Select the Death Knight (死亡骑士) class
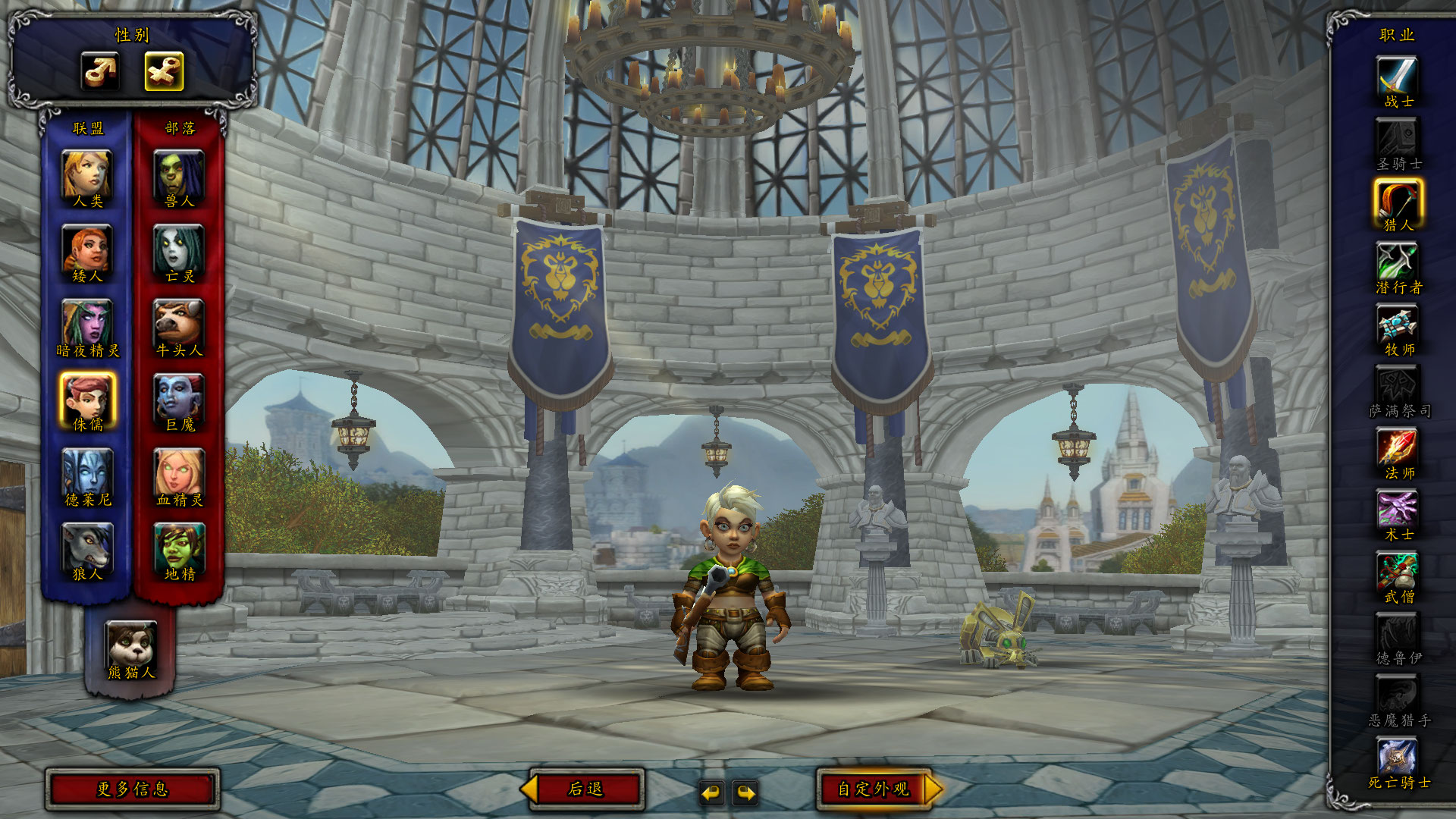Image resolution: width=1456 pixels, height=819 pixels. 1397,760
